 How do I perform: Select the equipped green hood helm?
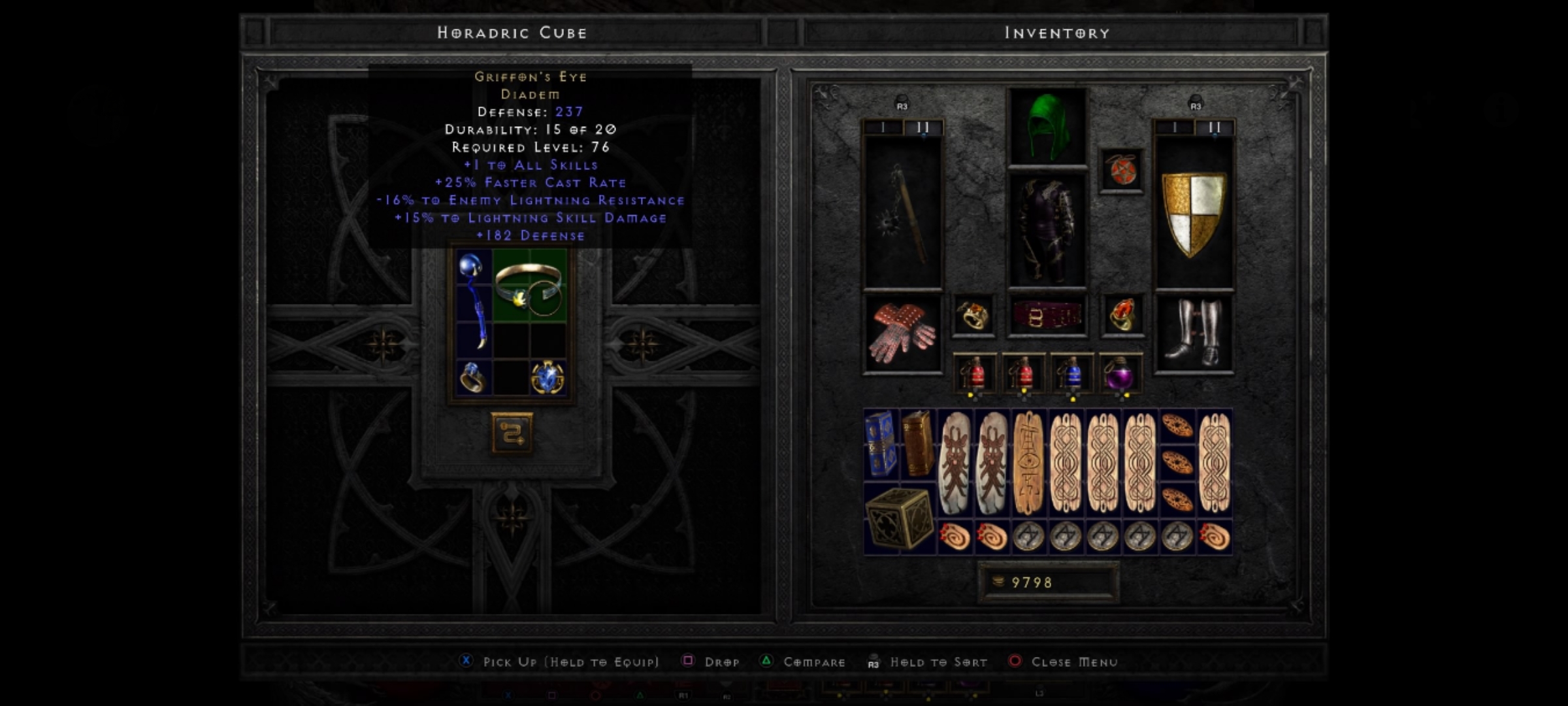(x=1047, y=126)
